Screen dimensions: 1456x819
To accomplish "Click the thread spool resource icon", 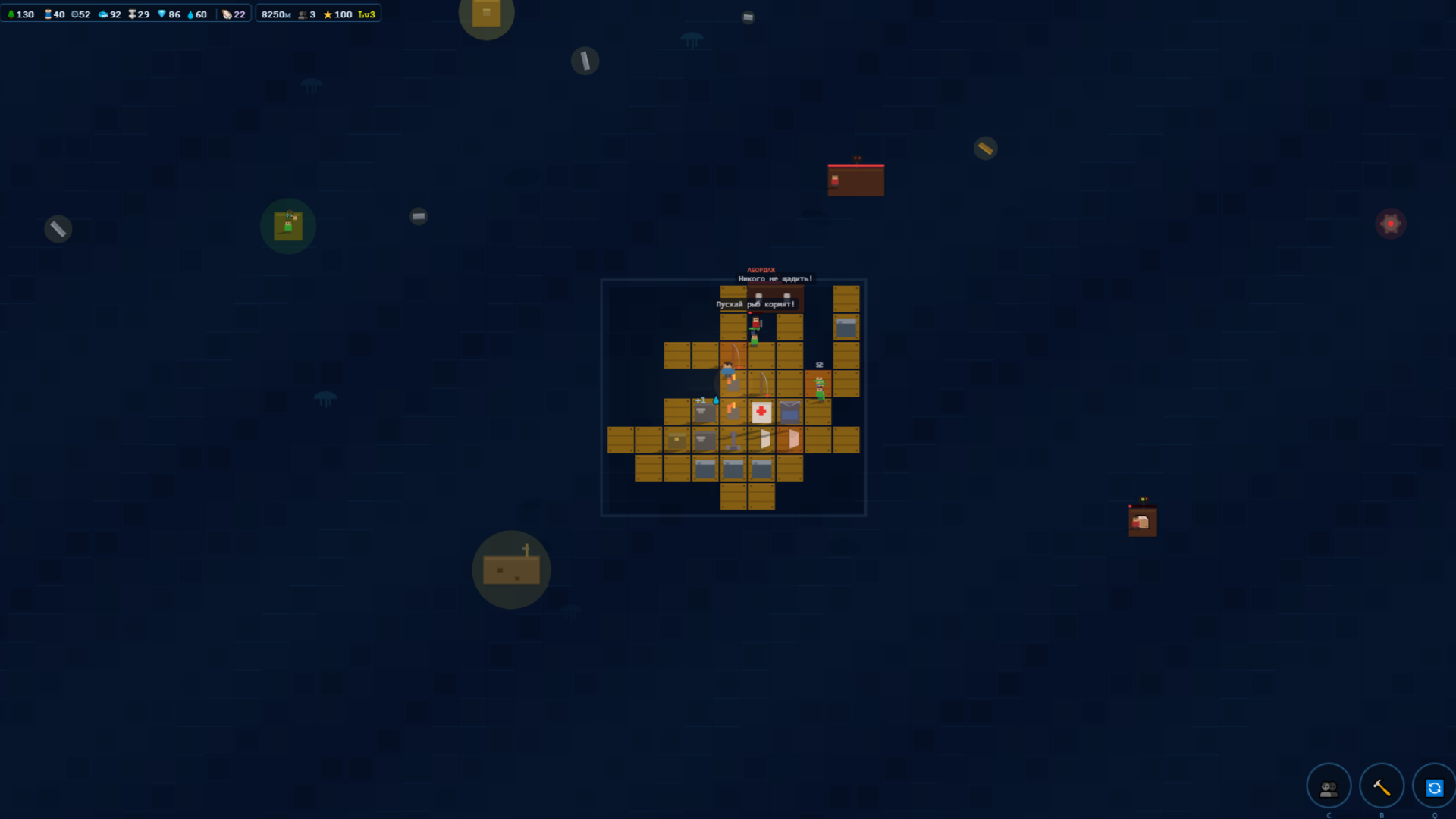I will coord(47,13).
